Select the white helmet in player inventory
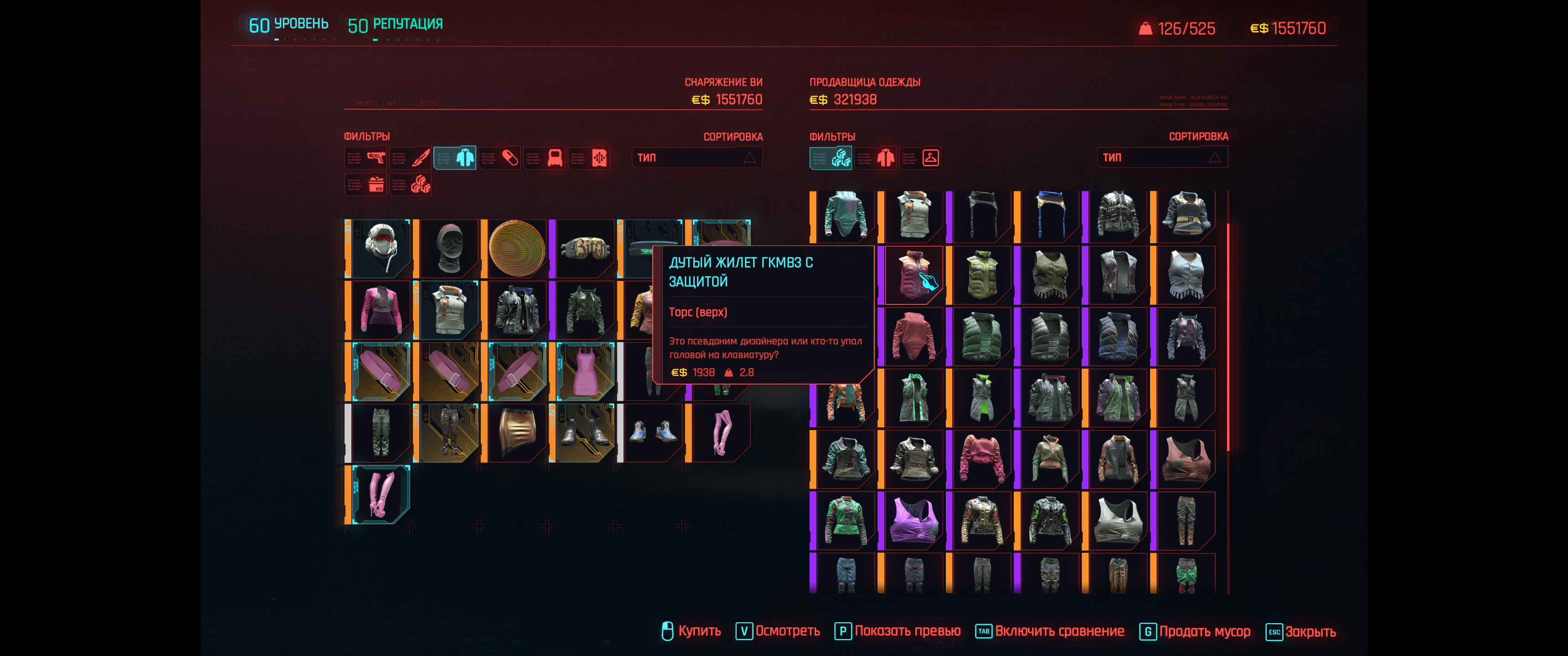Image resolution: width=1568 pixels, height=656 pixels. pos(381,248)
